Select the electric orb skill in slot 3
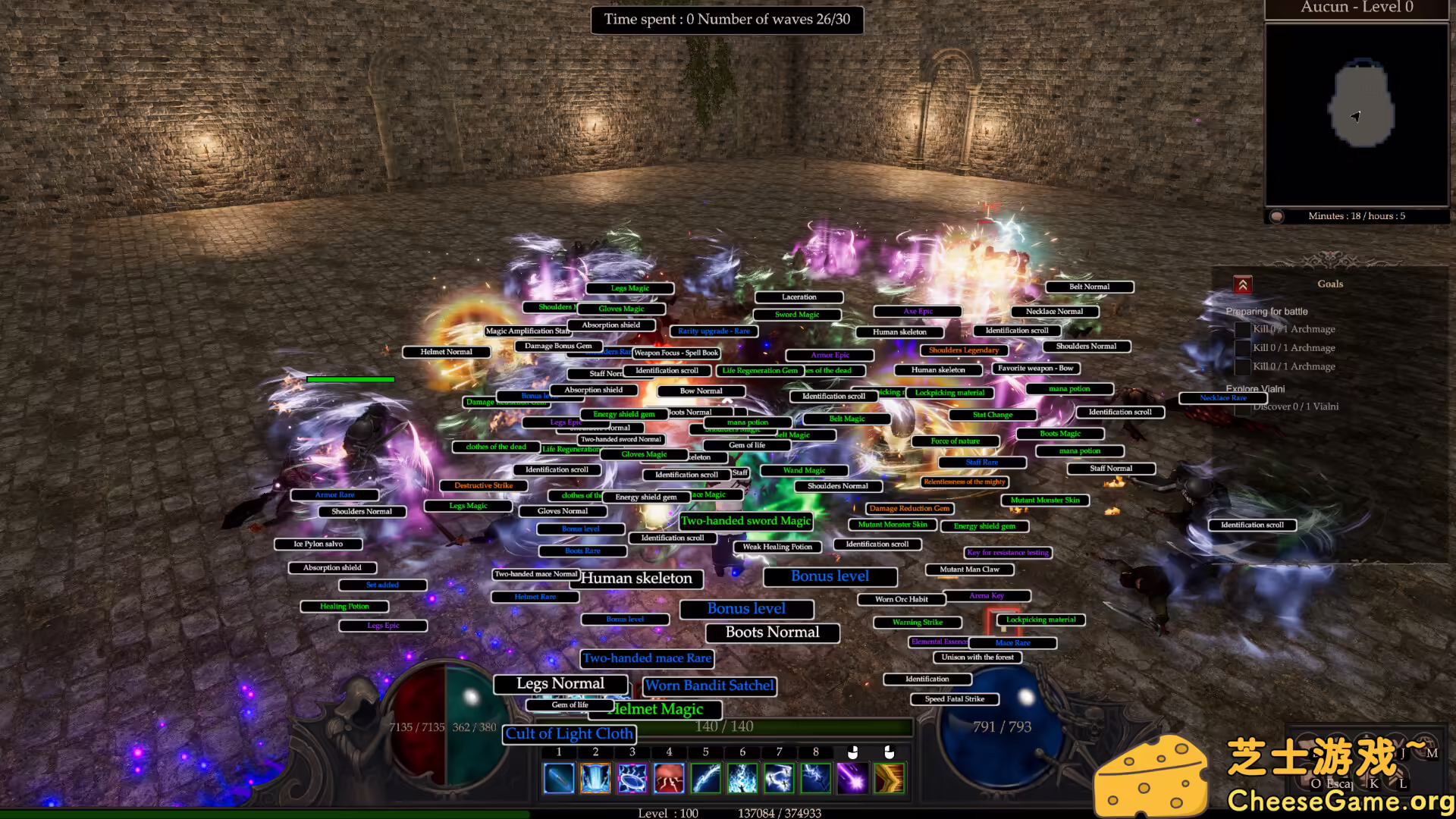 coord(632,778)
